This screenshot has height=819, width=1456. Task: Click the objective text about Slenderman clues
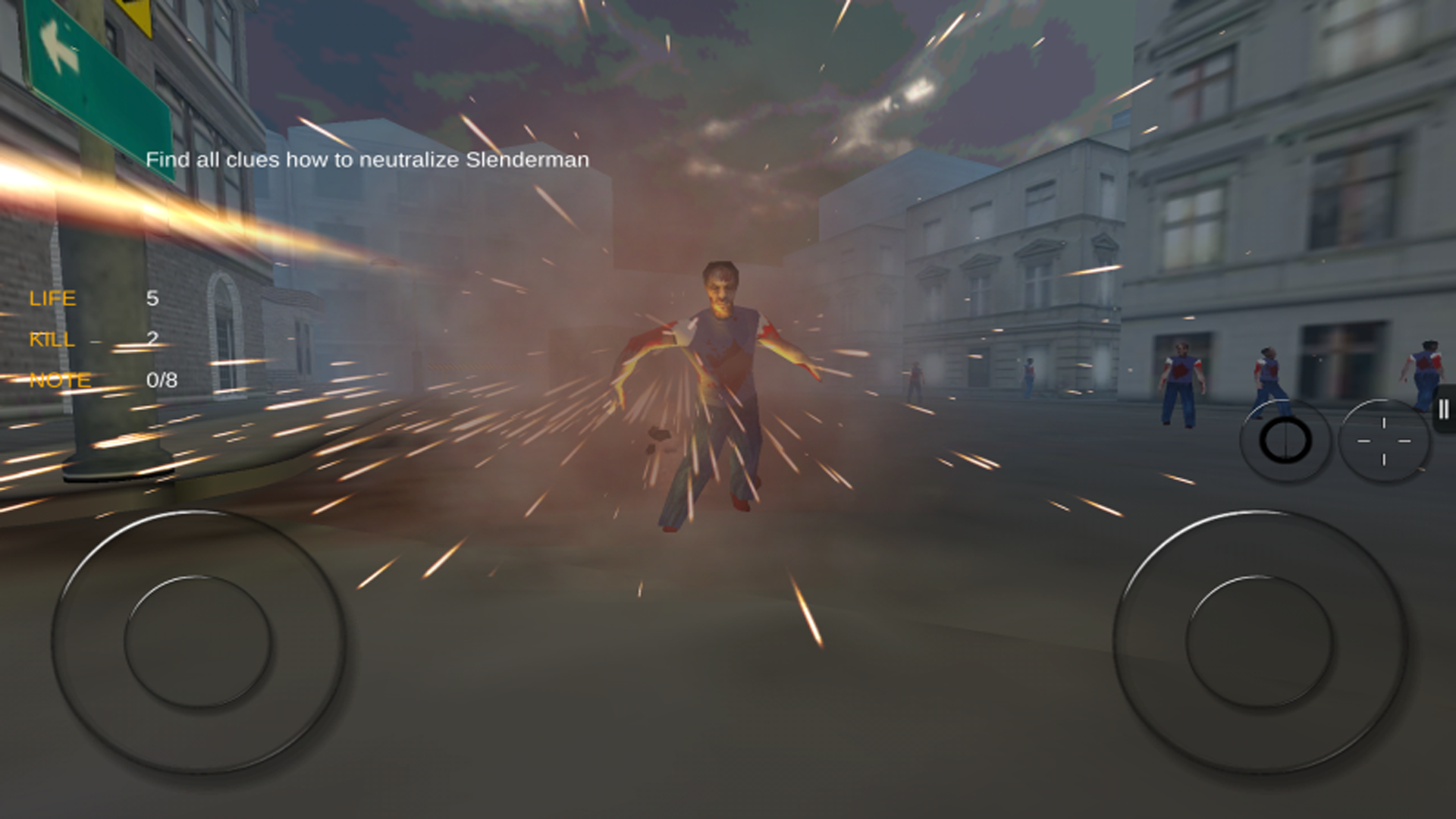point(368,160)
